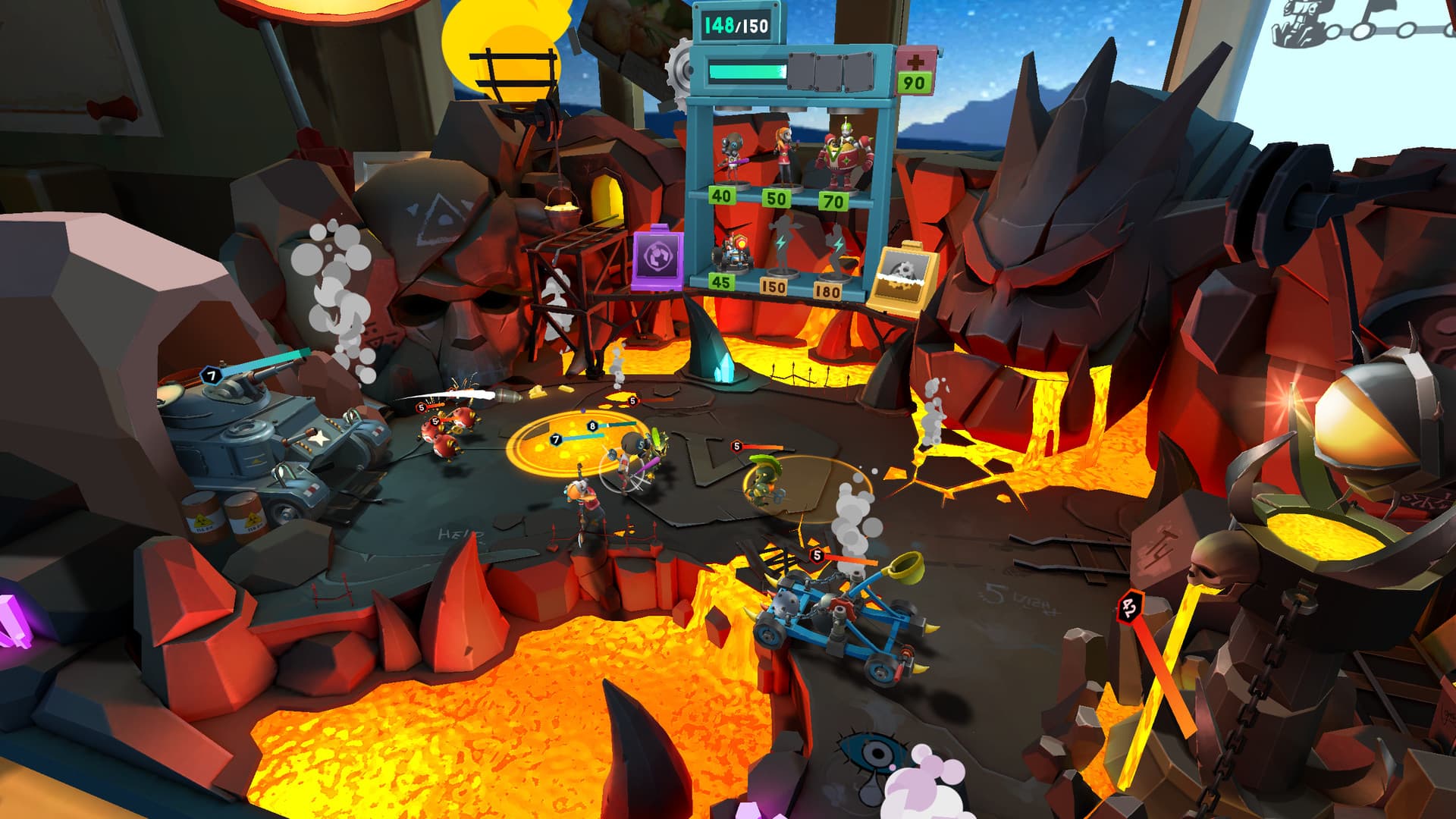Activate the purple recycle panel beside the shop
The height and width of the screenshot is (819, 1456).
pos(657,258)
